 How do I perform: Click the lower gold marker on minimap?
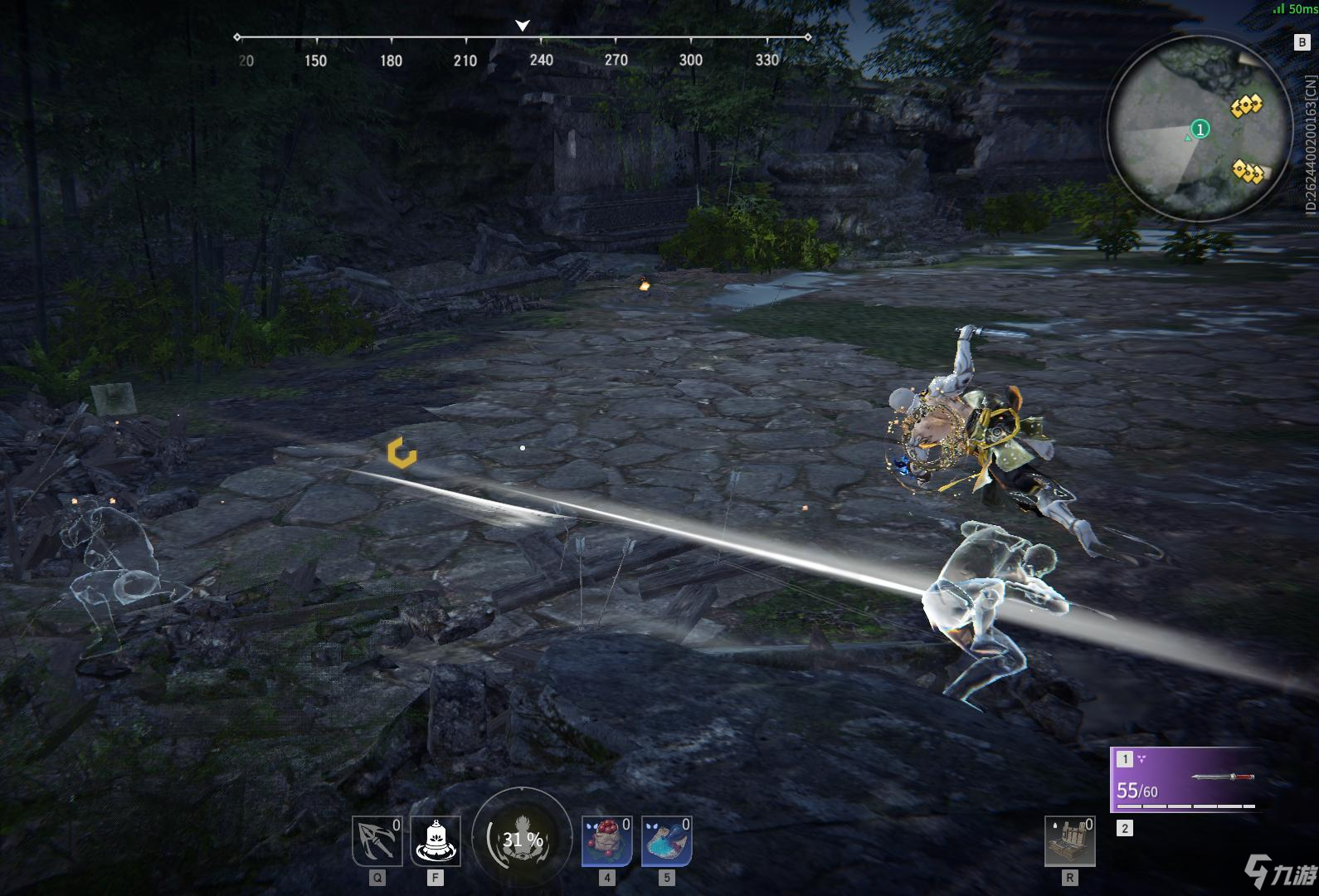(1247, 172)
